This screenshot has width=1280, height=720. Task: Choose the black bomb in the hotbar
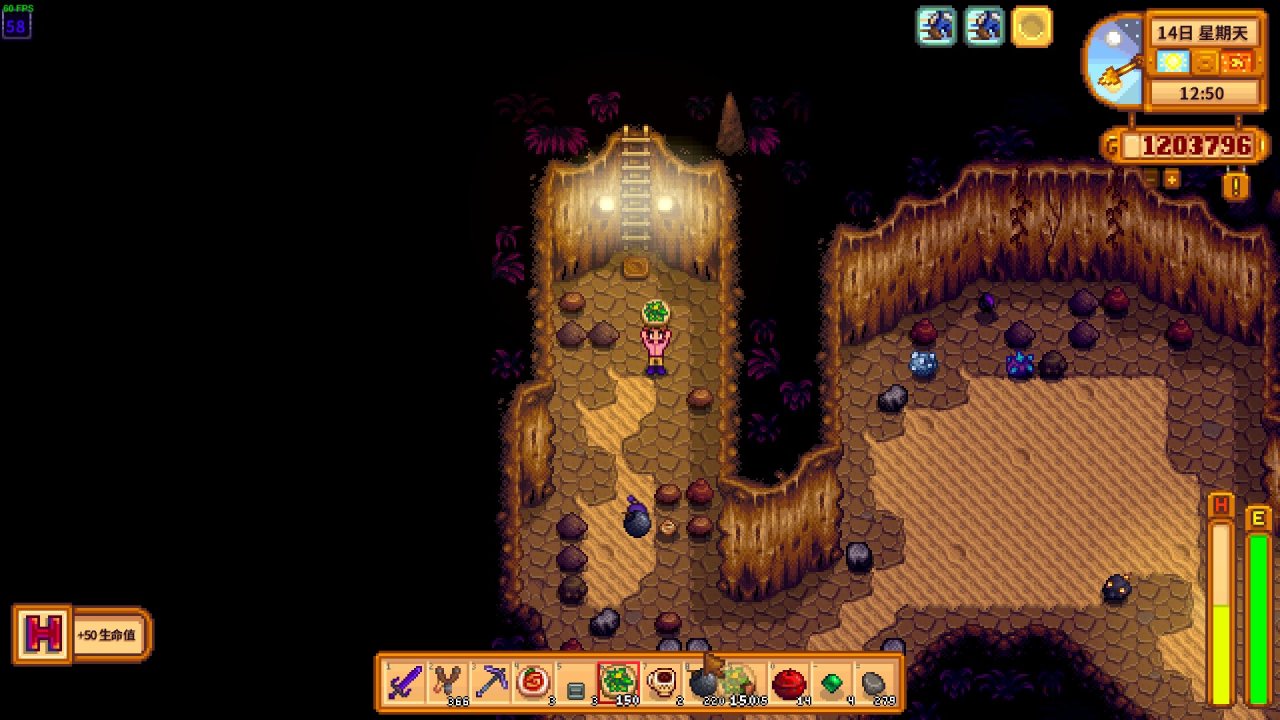click(703, 683)
